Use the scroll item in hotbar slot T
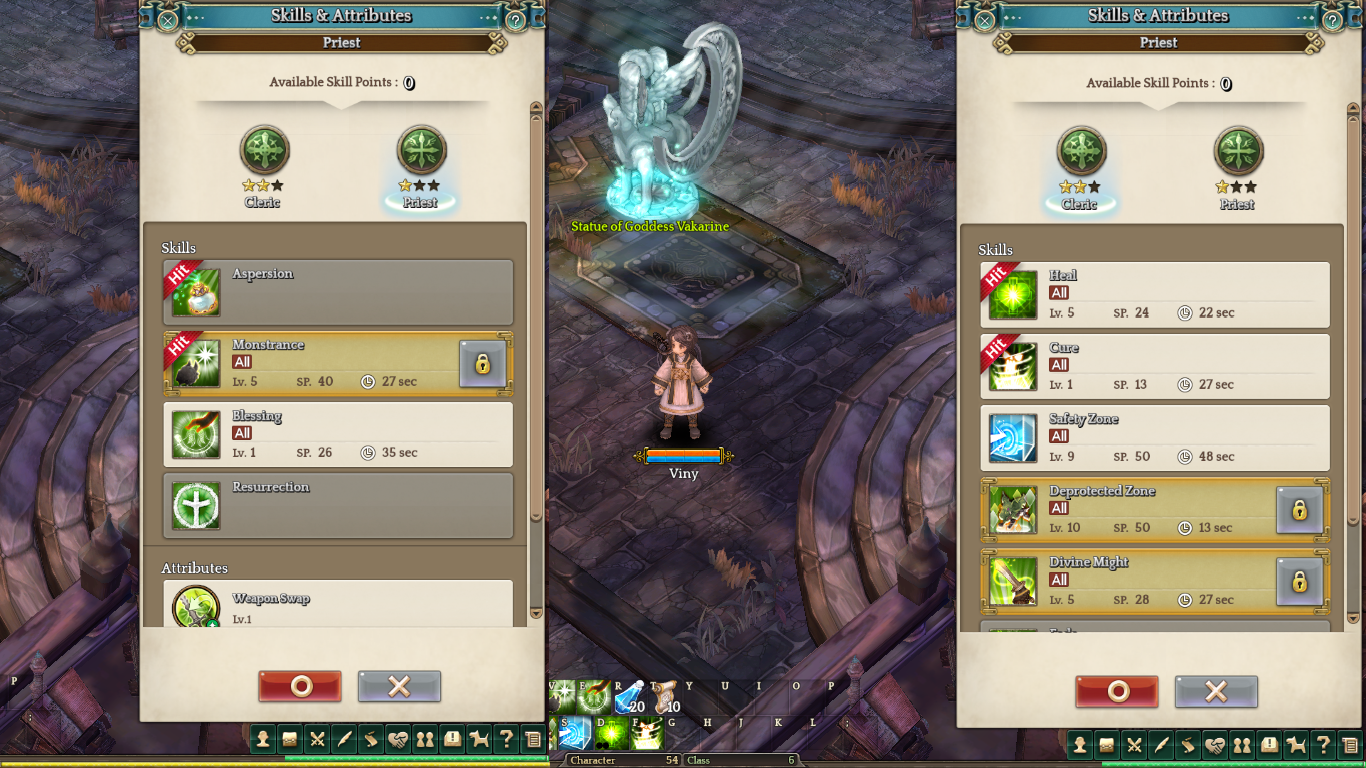The height and width of the screenshot is (768, 1366). pos(664,698)
